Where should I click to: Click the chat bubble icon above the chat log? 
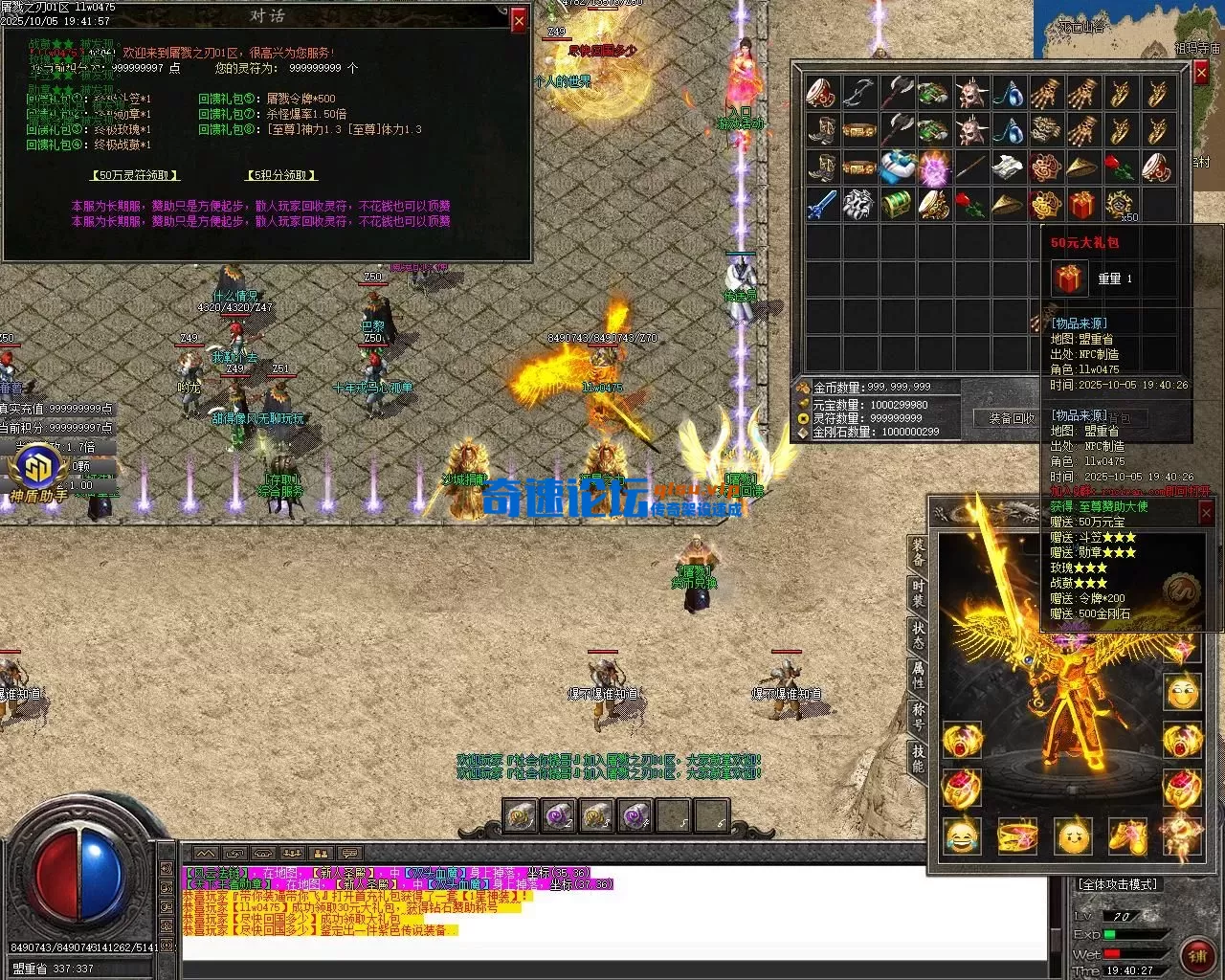point(349,853)
